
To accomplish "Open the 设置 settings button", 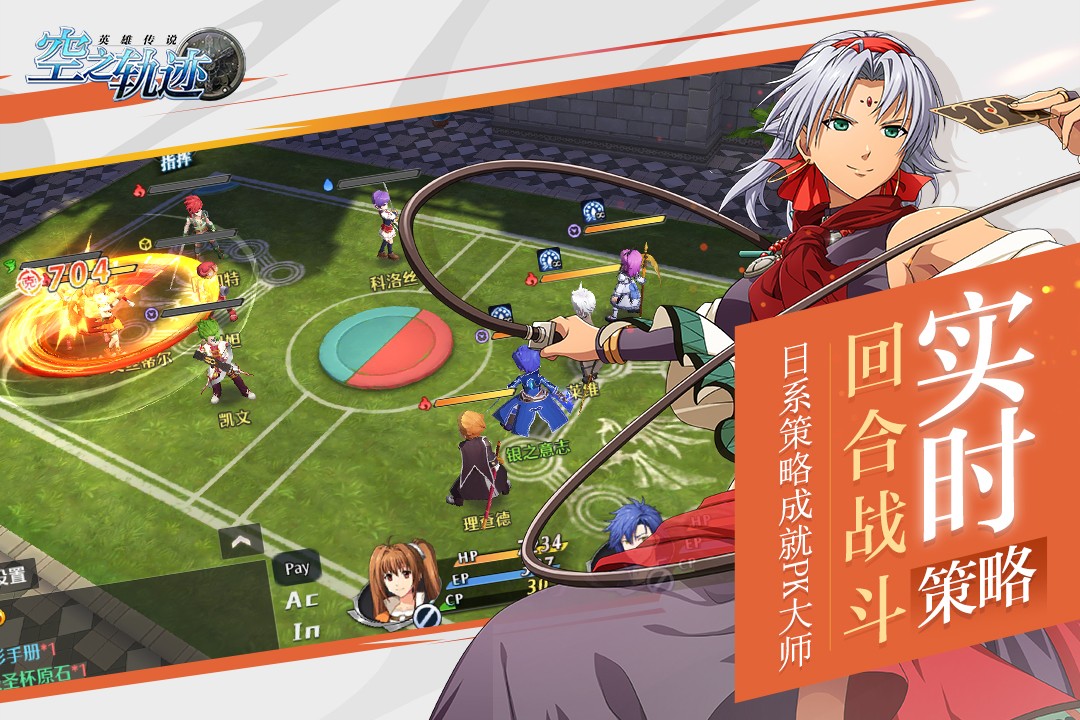I will click(x=14, y=577).
